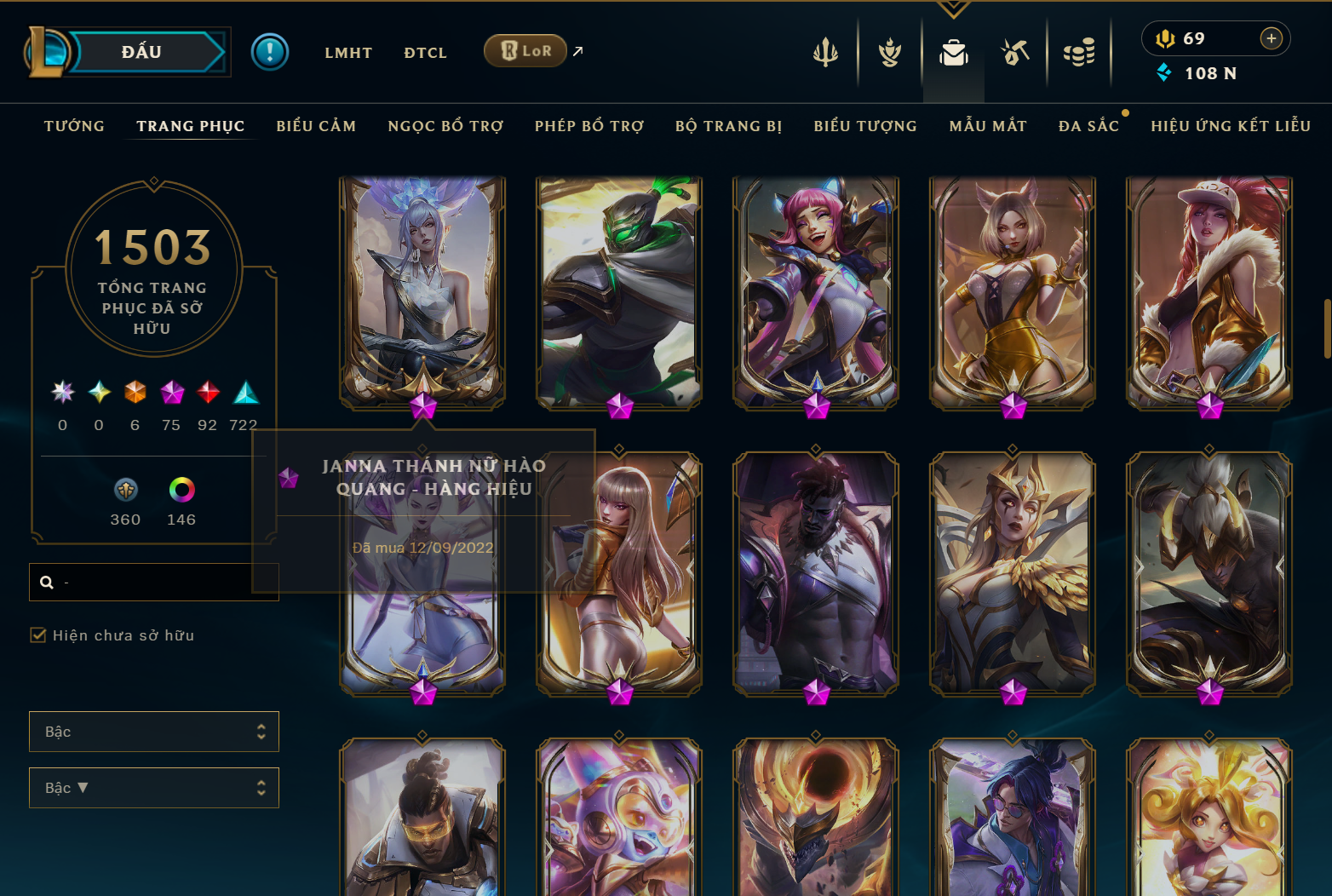Image resolution: width=1332 pixels, height=896 pixels.
Task: Open the LoR external link
Action: [x=525, y=51]
